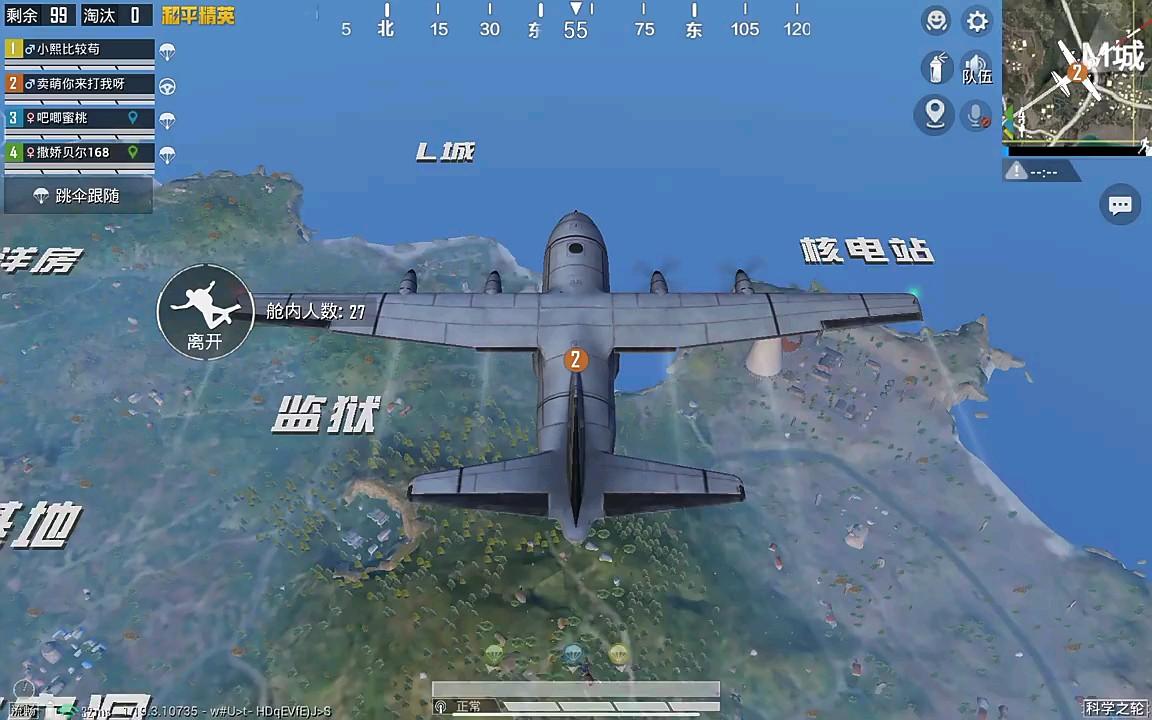Expand the minimap showing M城
Viewport: 1152px width, 720px height.
click(1076, 72)
